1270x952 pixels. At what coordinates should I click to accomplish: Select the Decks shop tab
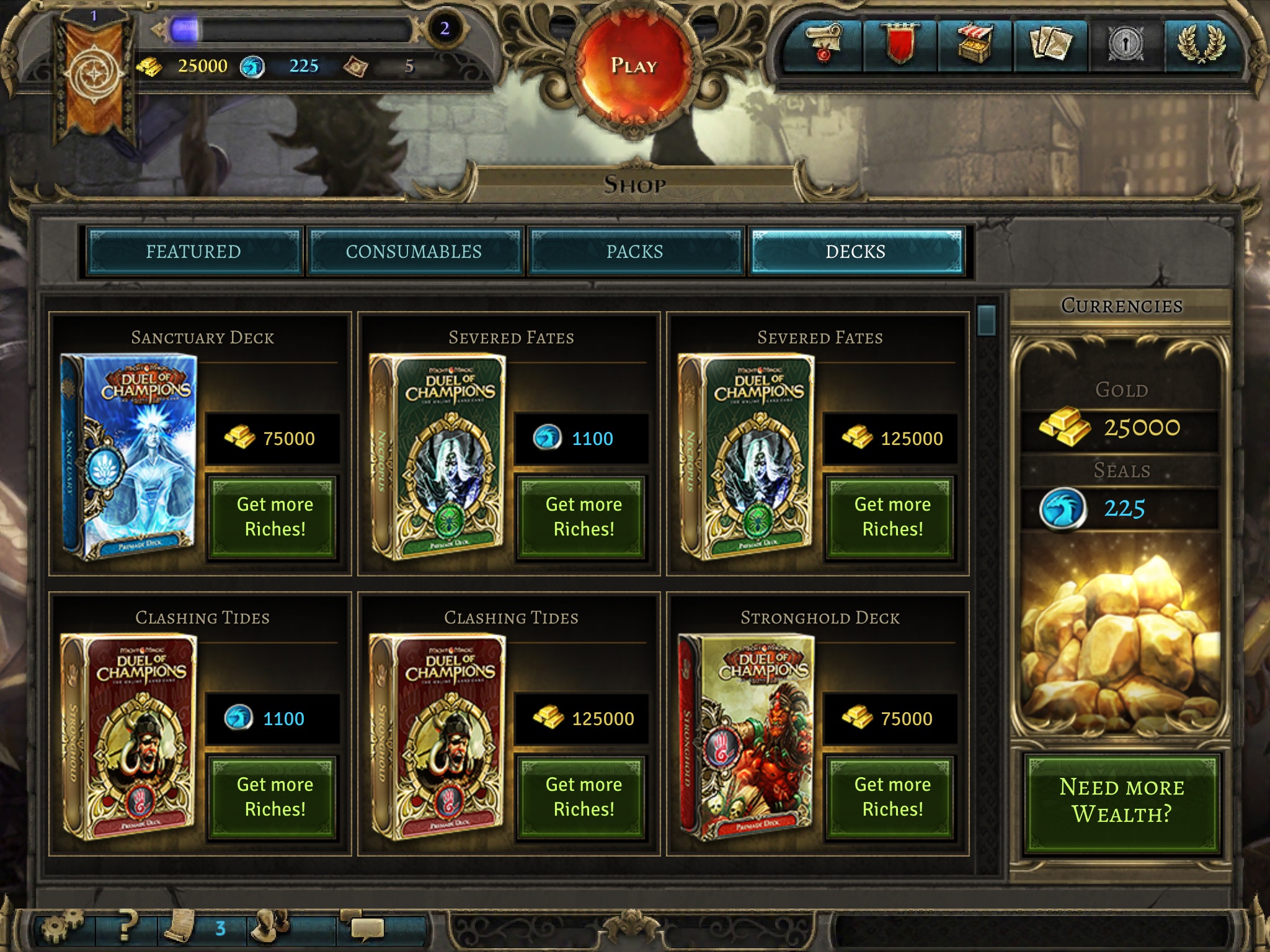click(855, 252)
